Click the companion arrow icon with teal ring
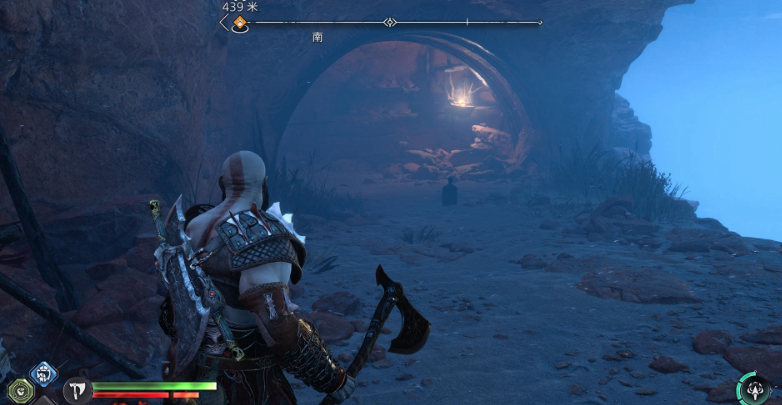Screen dimensions: 782x405 pos(753,388)
